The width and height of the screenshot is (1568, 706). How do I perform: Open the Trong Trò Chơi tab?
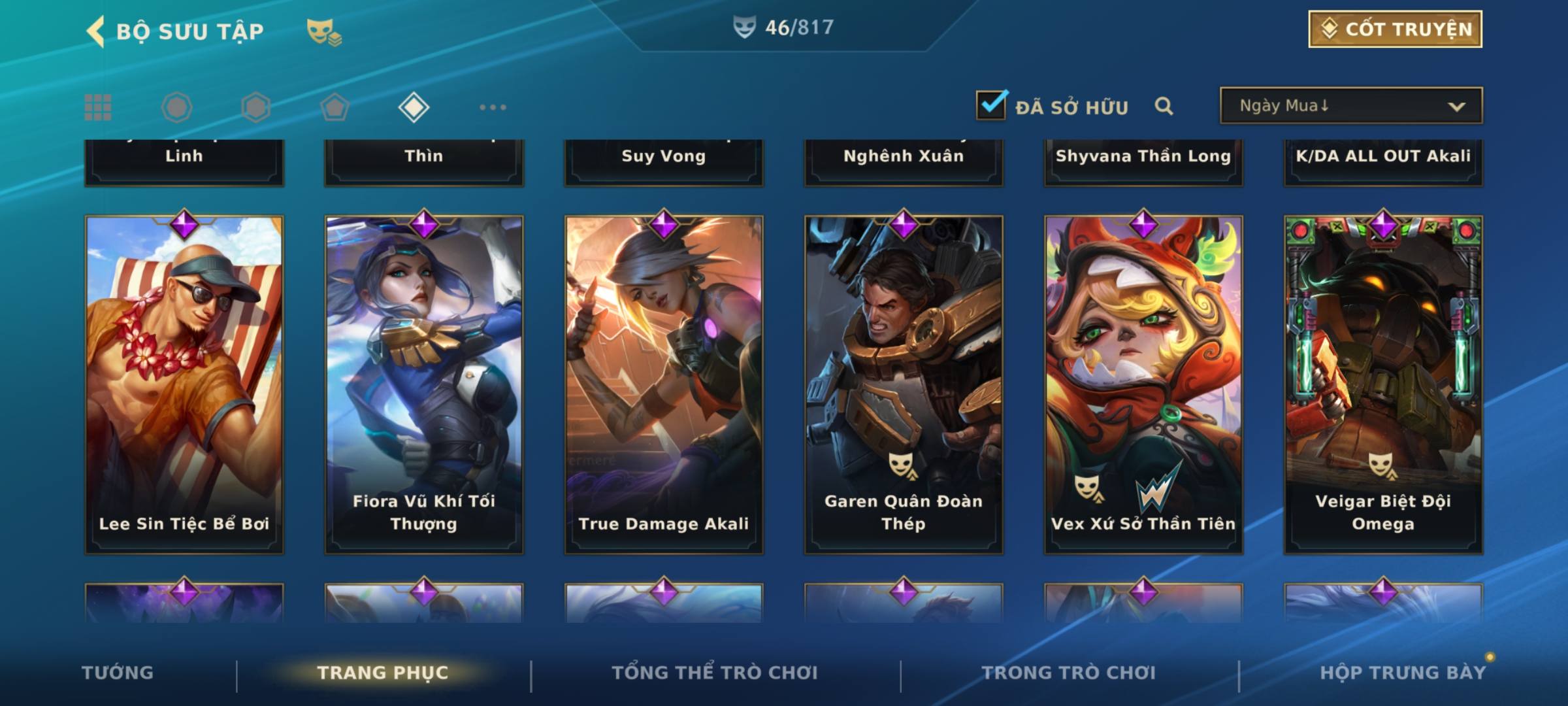[x=1069, y=673]
